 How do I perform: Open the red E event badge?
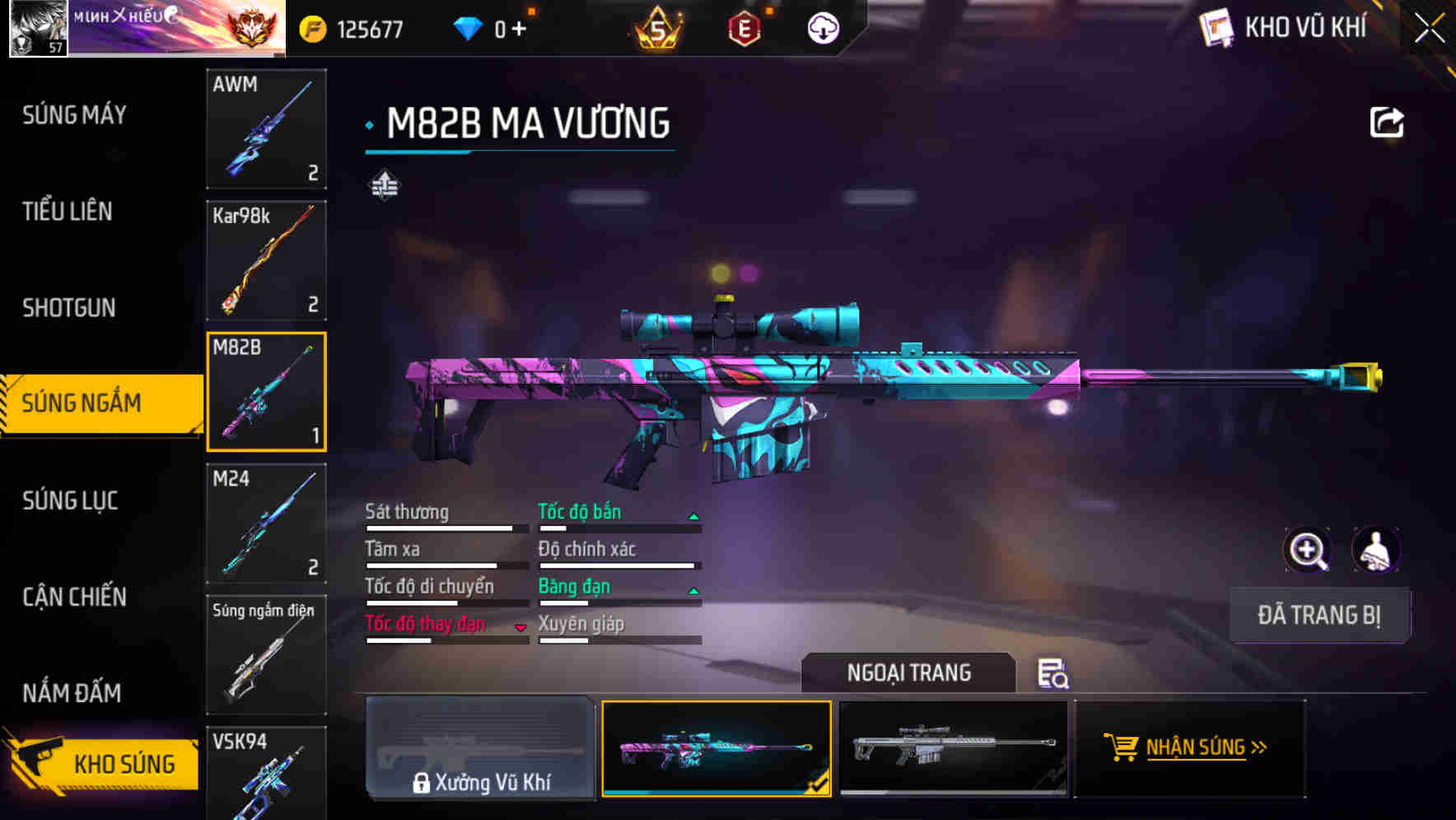744,26
